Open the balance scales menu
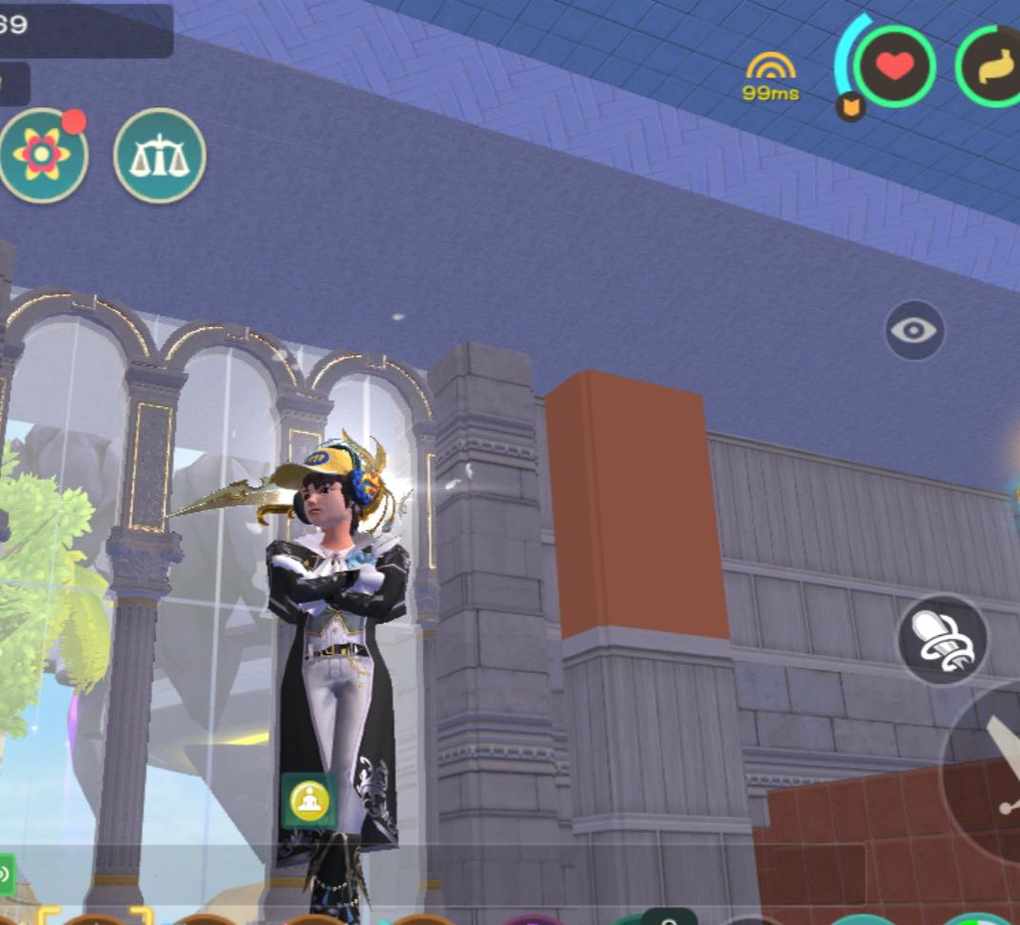 pyautogui.click(x=159, y=156)
